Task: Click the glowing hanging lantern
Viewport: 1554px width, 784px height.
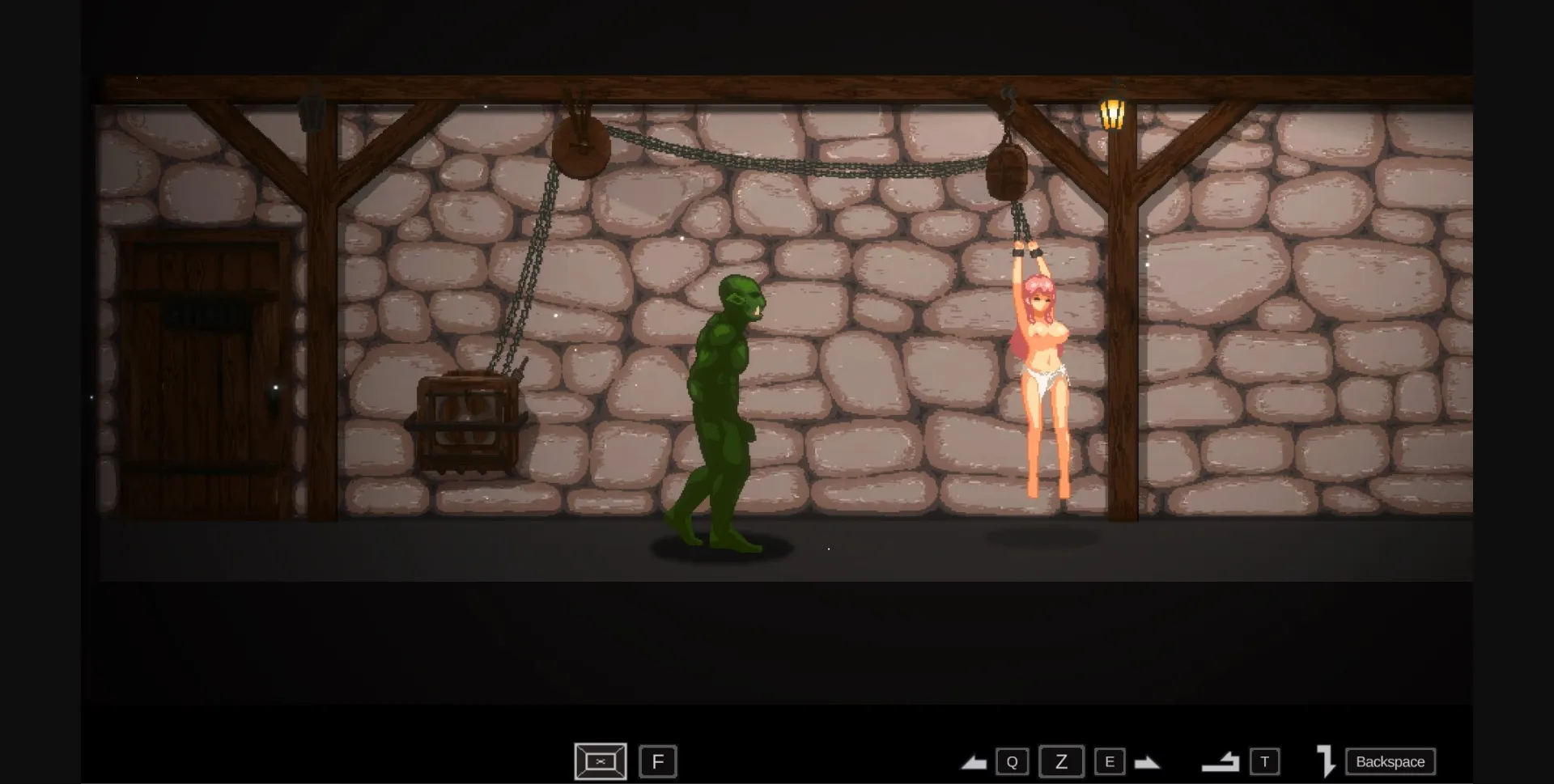Action: coord(1114,113)
